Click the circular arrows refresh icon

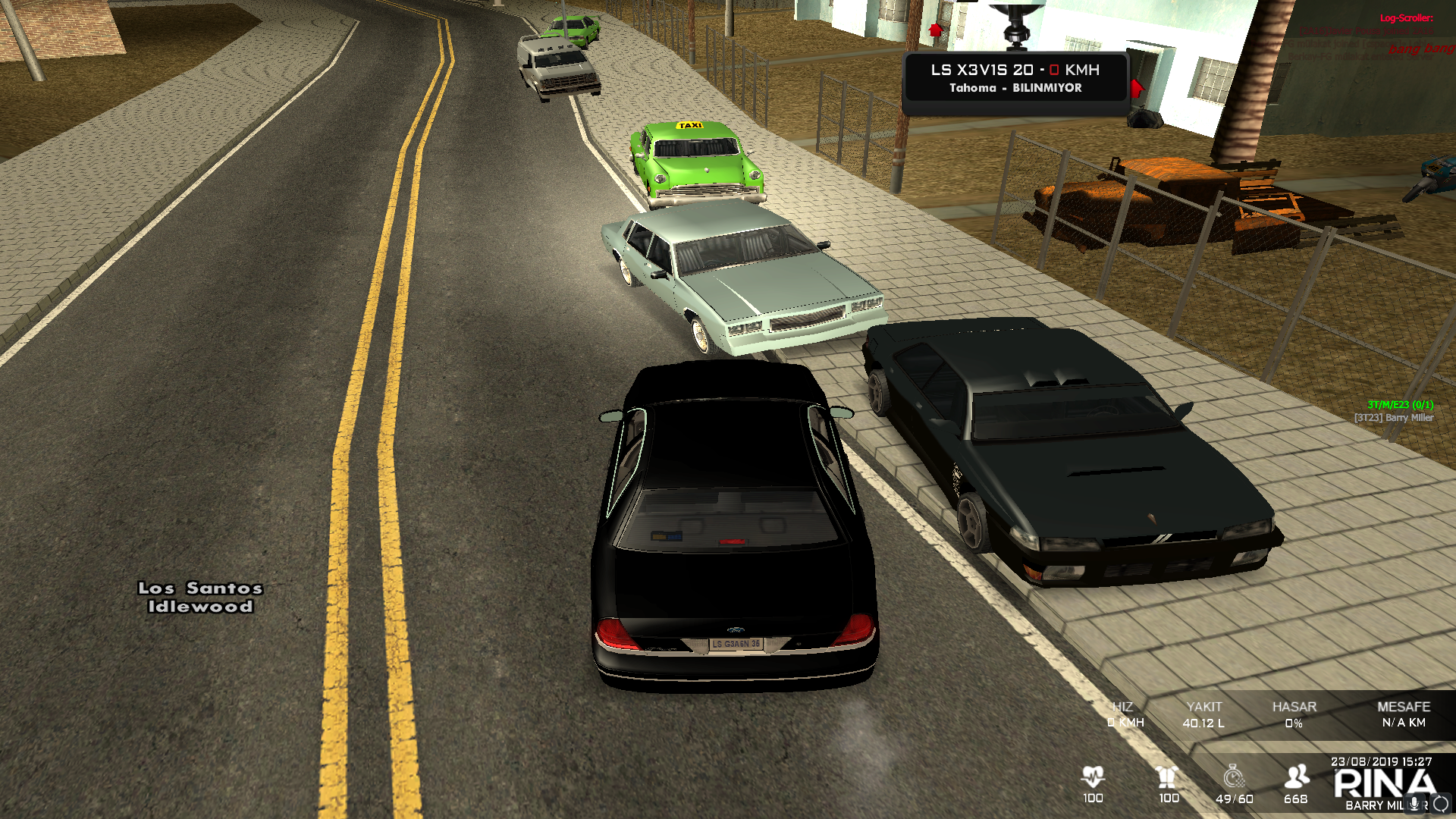click(1441, 804)
